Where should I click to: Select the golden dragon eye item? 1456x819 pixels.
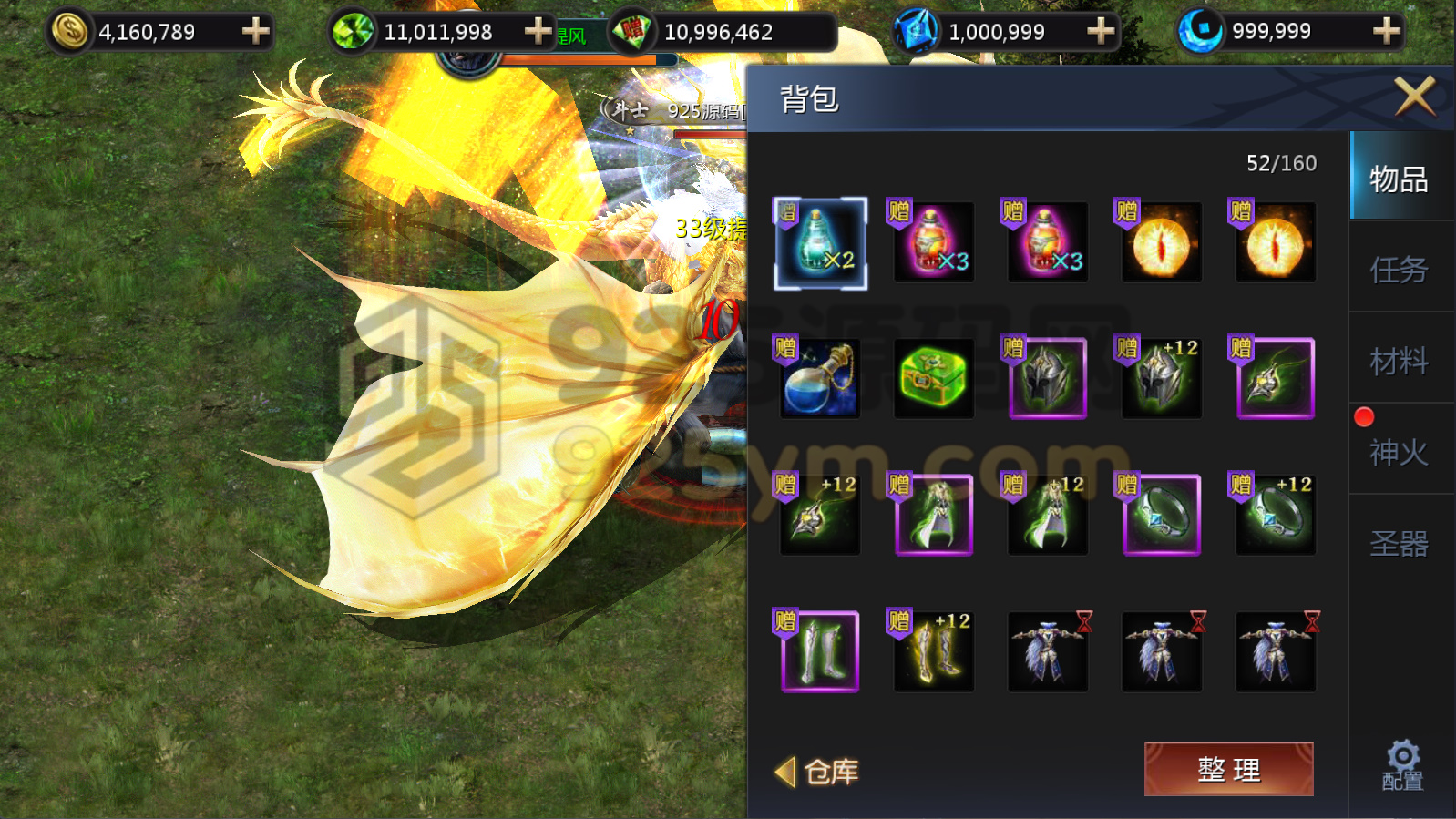coord(1160,243)
